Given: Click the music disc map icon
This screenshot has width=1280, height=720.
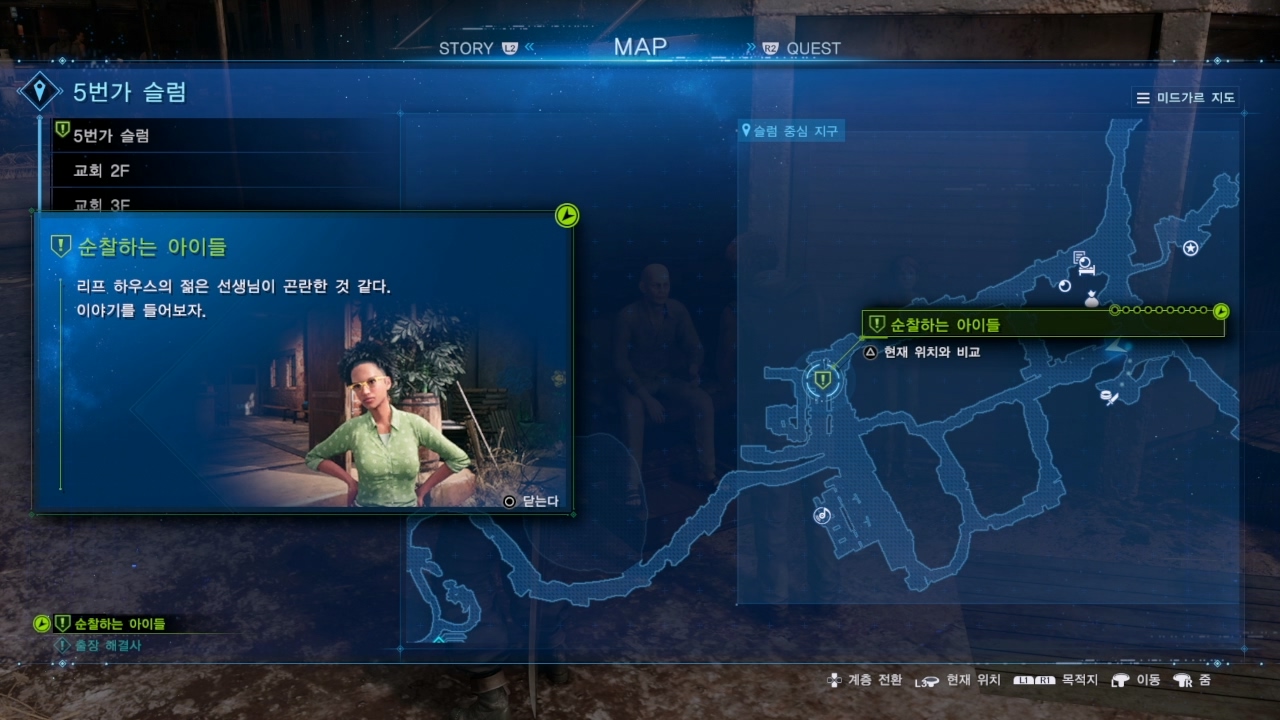Looking at the screenshot, I should [822, 516].
